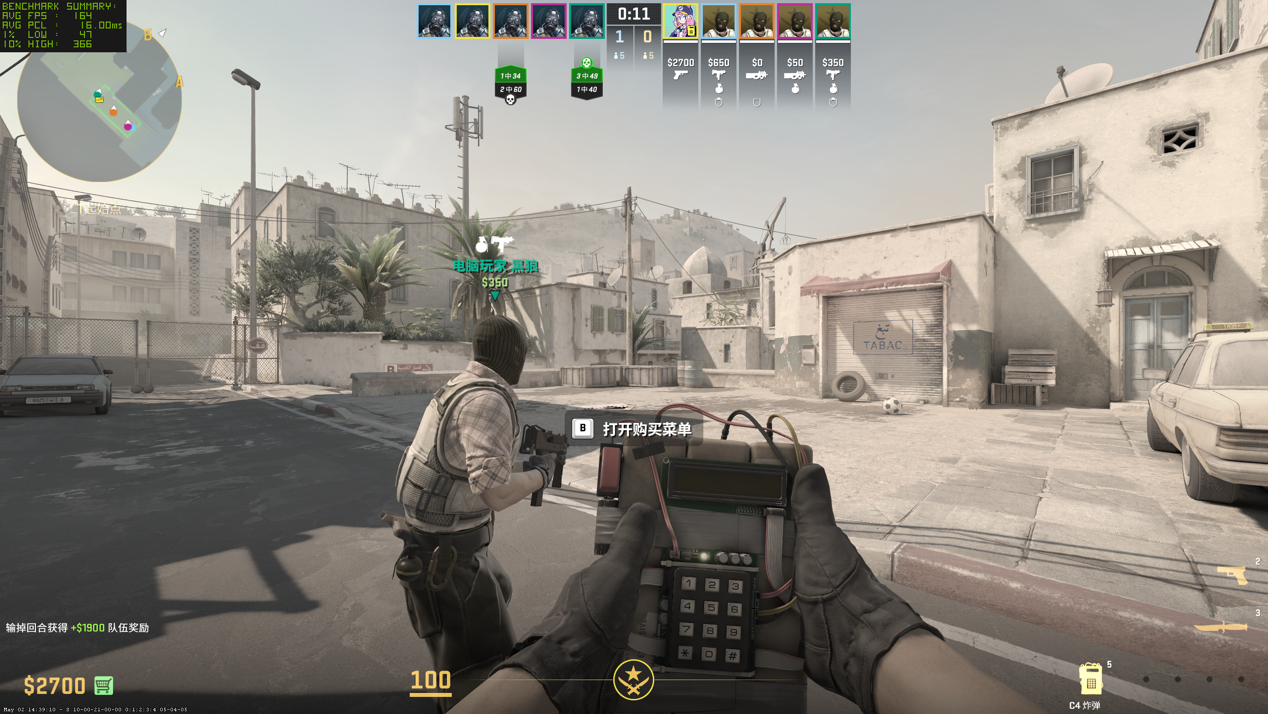1268x714 pixels.
Task: Click the green-bordered gas mask enemy avatar
Action: (x=587, y=22)
